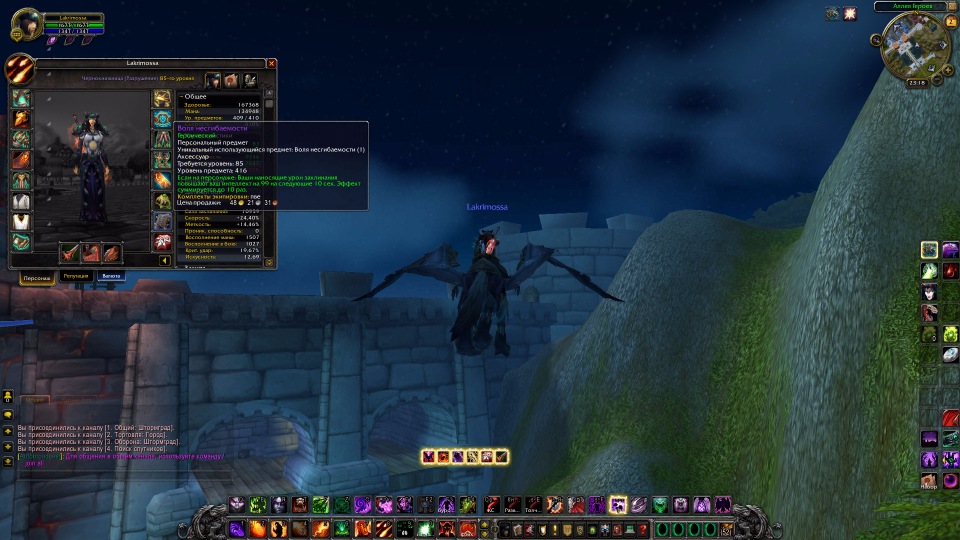The image size is (960, 540).
Task: Close the Lakrimossa character window
Action: click(x=270, y=63)
